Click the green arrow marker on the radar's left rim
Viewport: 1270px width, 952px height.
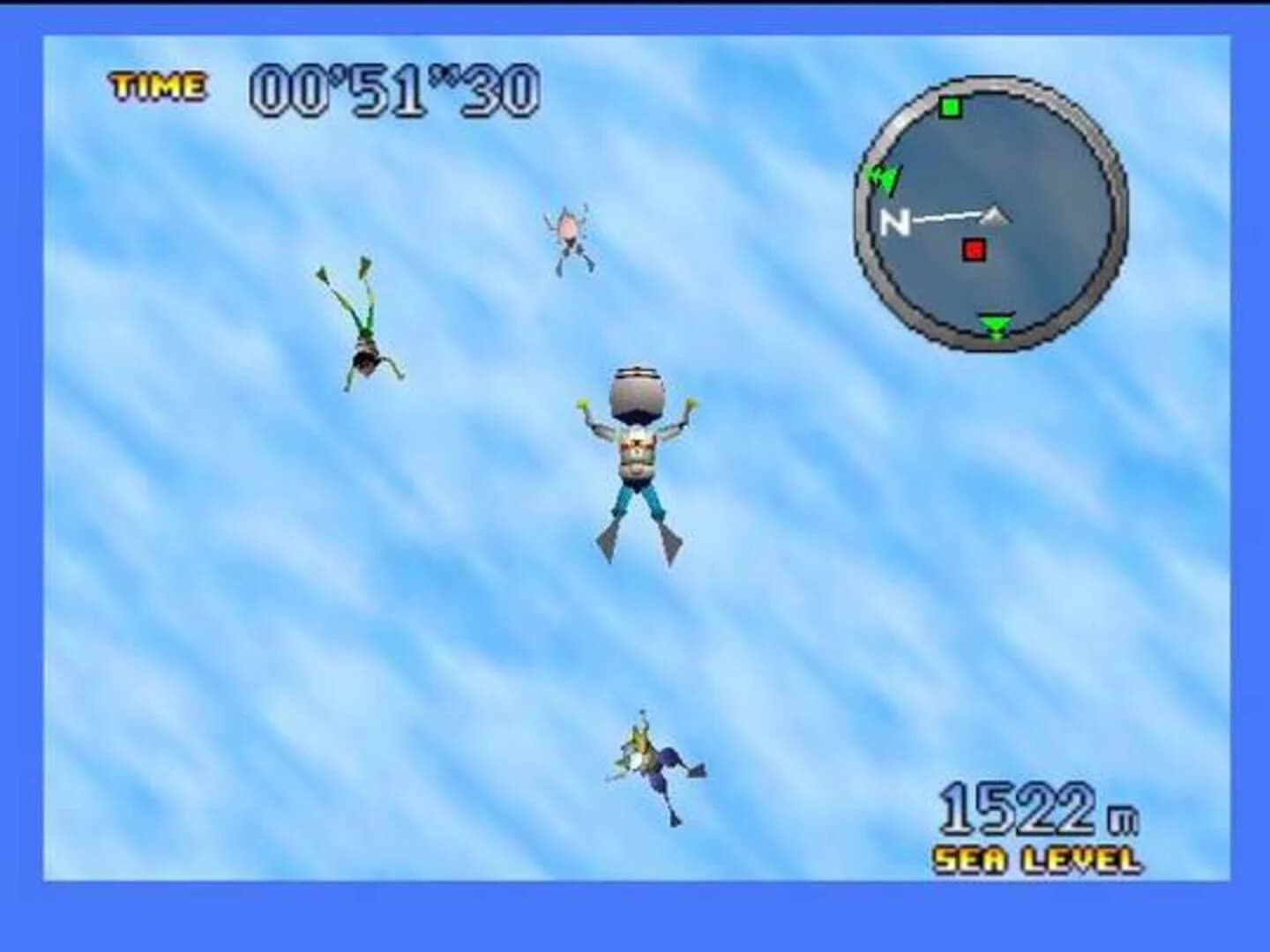[x=884, y=176]
